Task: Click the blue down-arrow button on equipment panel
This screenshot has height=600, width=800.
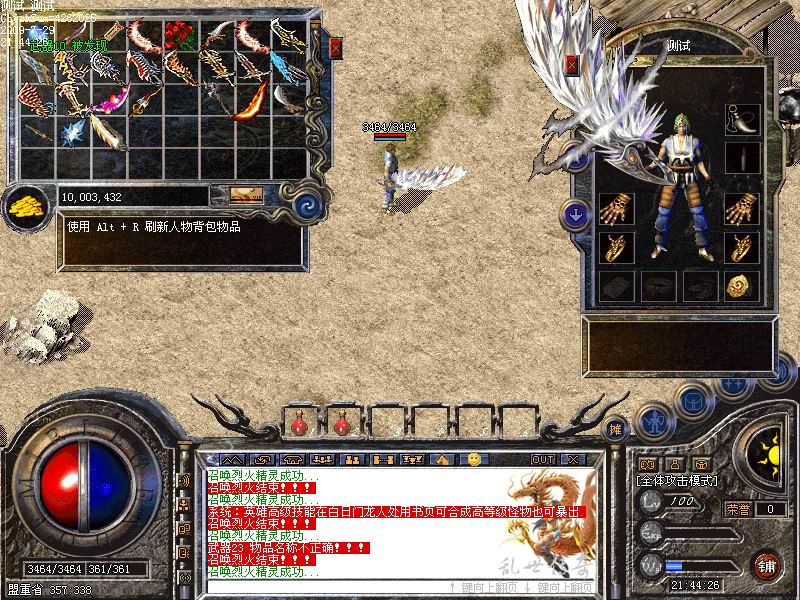Action: point(575,213)
